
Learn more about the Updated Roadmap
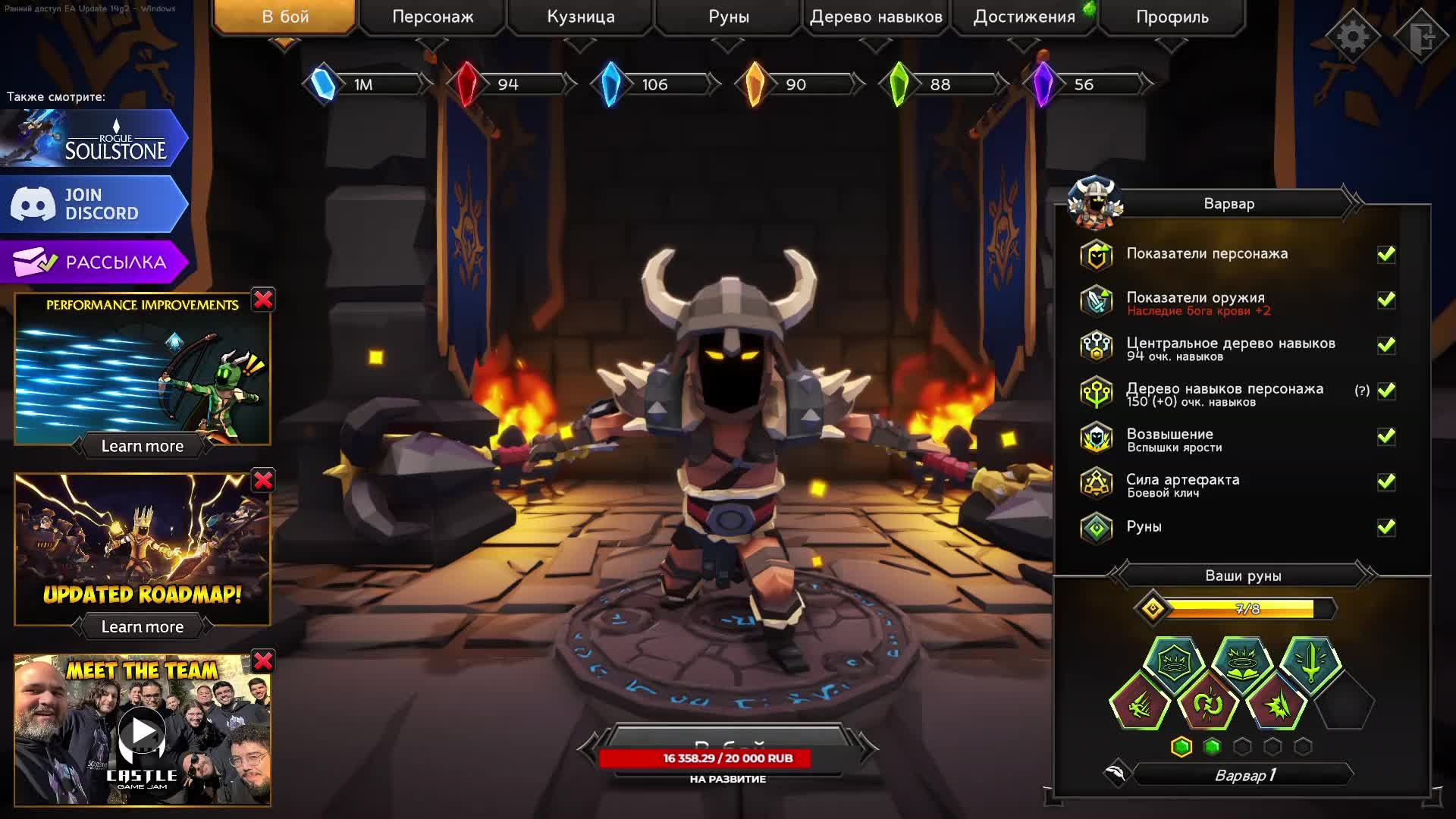(x=143, y=627)
